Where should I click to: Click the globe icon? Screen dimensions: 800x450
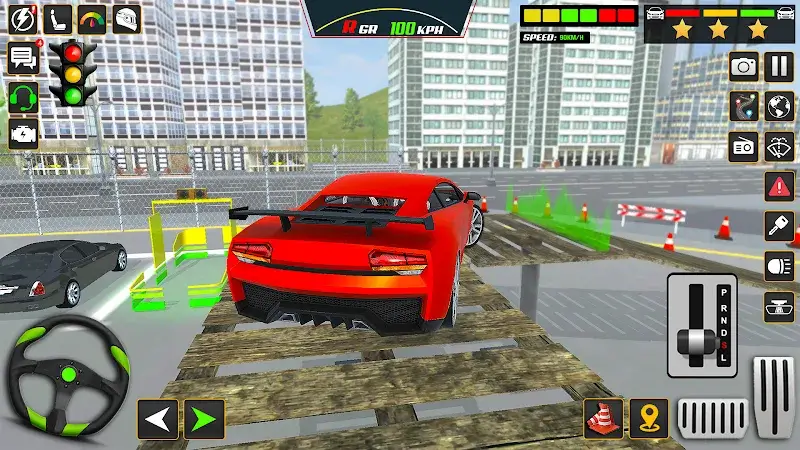click(x=779, y=107)
